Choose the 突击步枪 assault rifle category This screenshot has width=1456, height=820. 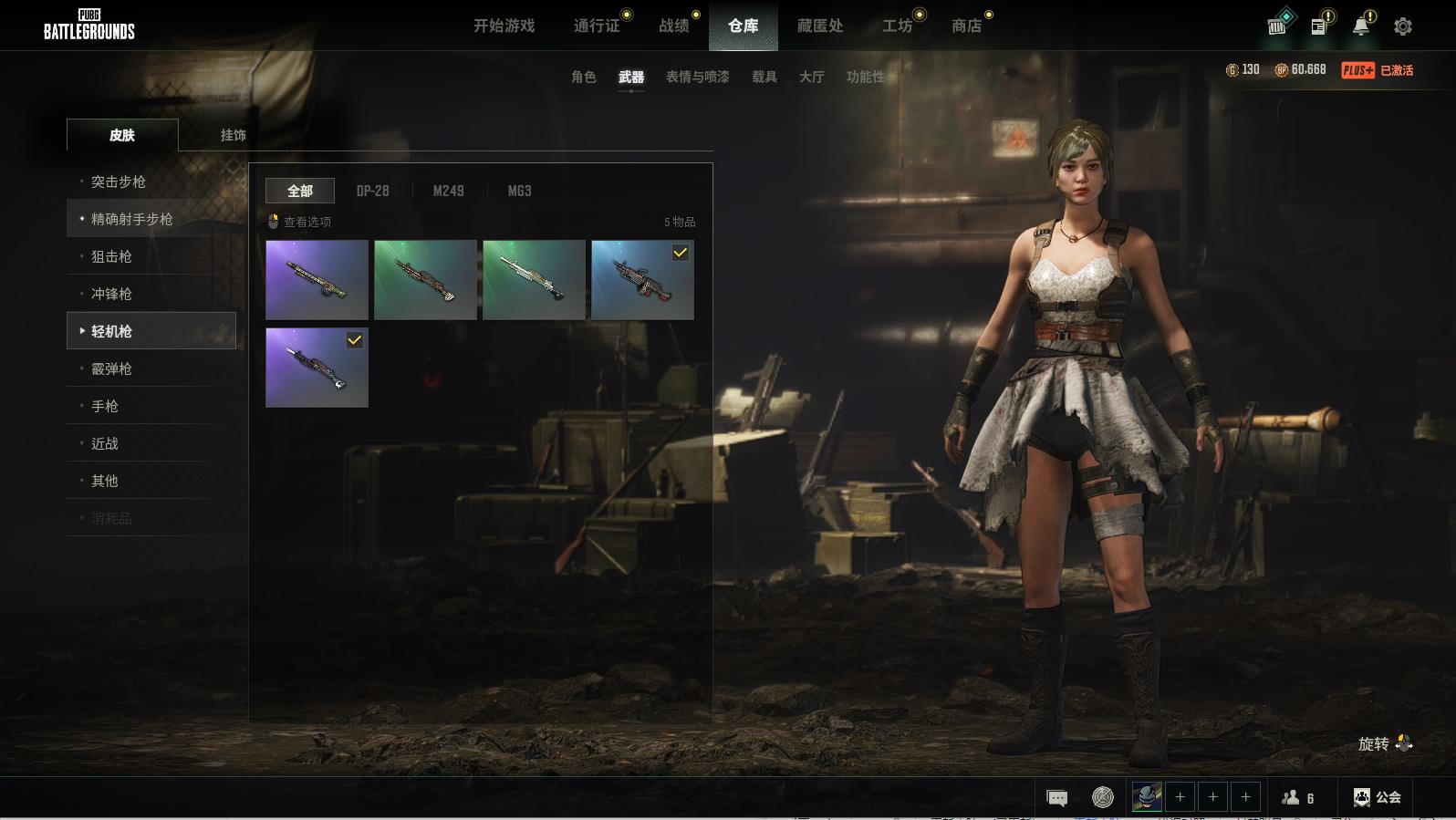119,182
